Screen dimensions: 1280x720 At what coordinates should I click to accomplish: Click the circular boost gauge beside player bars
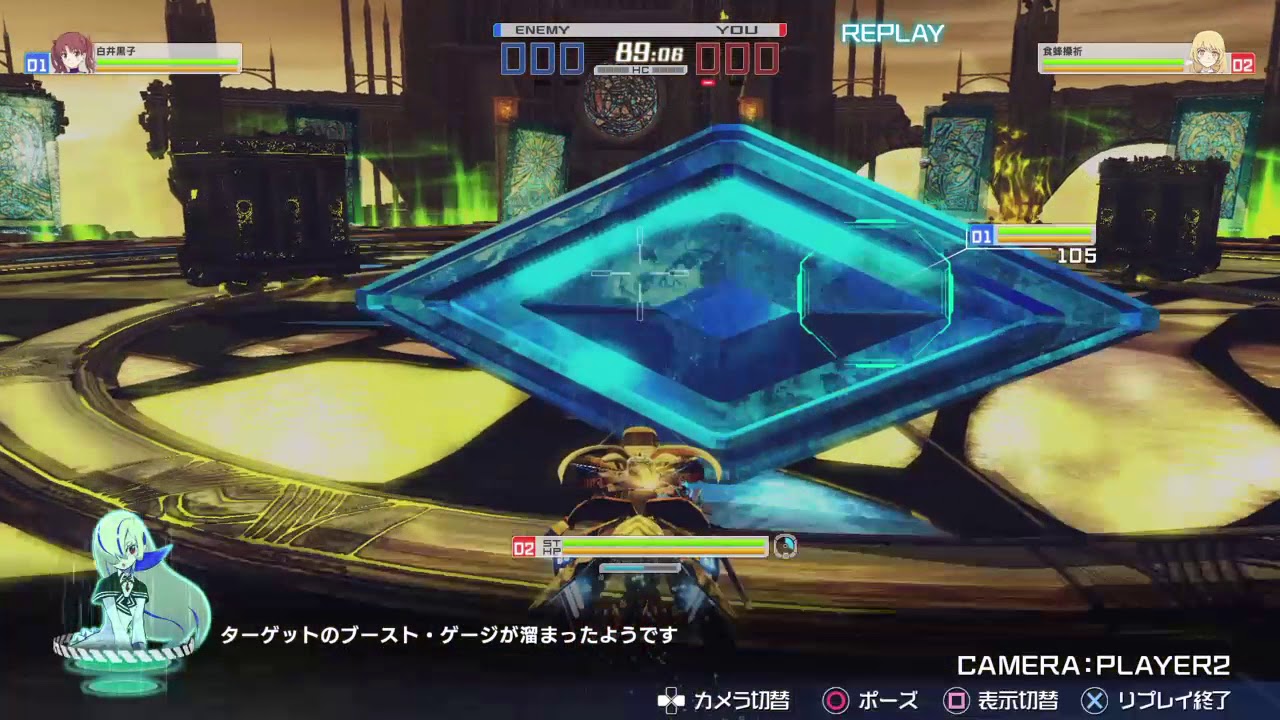click(x=784, y=546)
